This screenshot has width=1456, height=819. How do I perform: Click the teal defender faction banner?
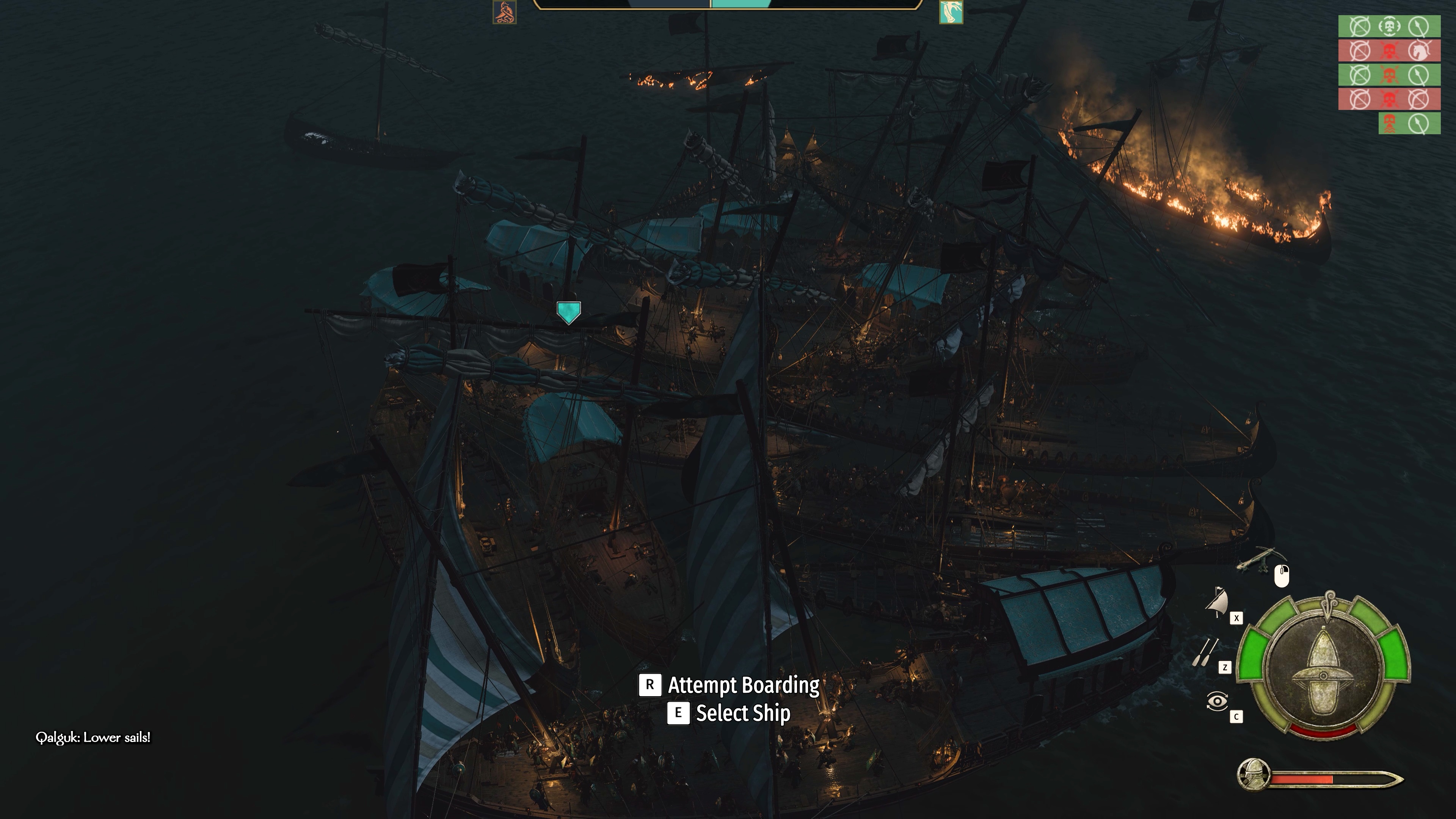951,12
